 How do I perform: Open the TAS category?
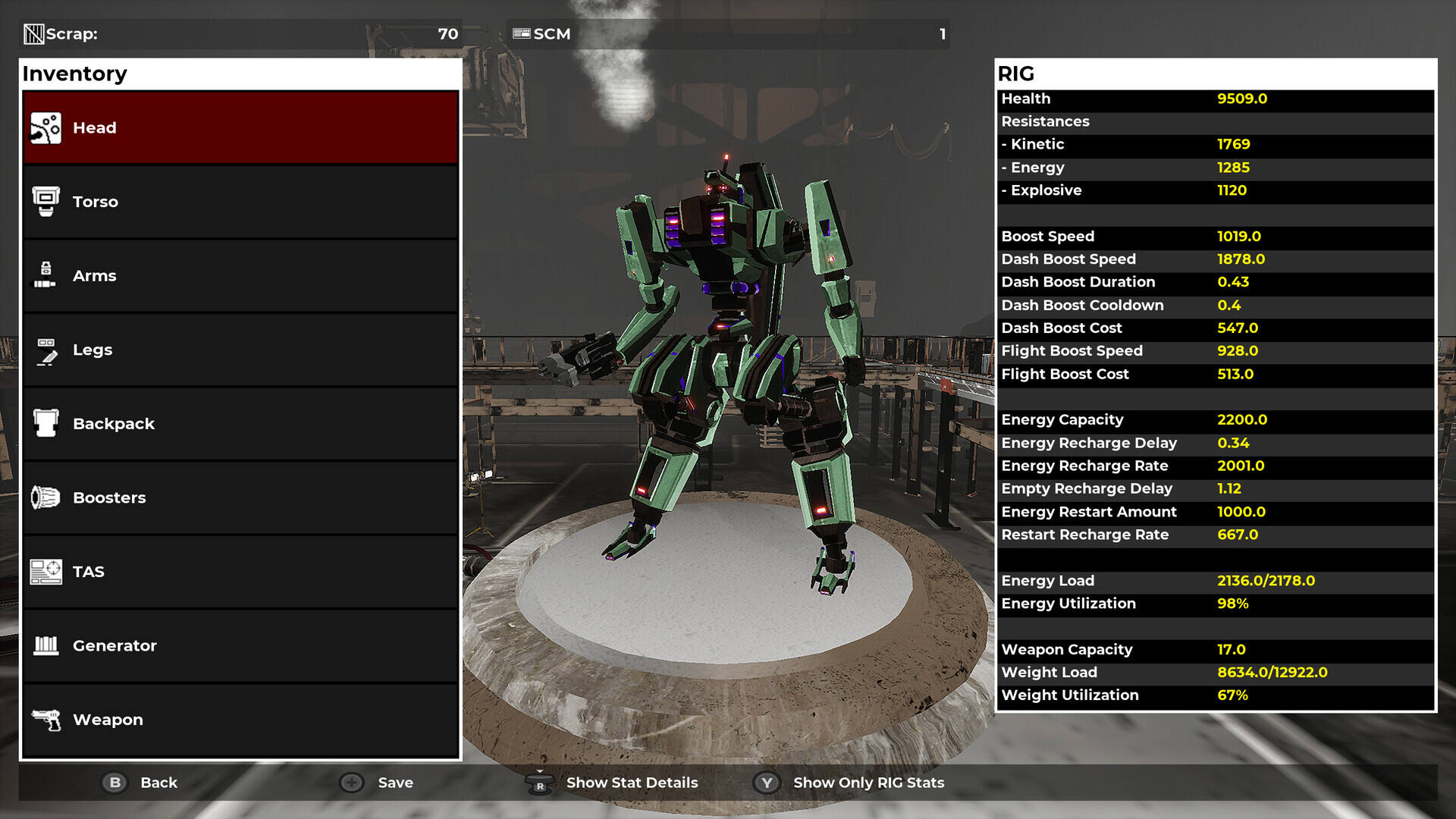click(240, 572)
